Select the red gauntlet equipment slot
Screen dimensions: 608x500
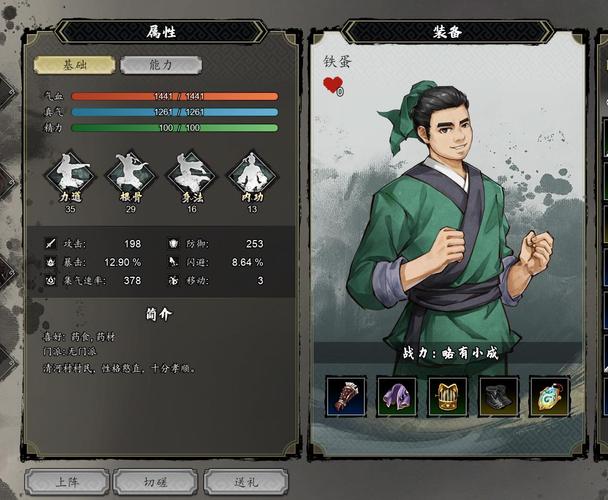point(346,396)
